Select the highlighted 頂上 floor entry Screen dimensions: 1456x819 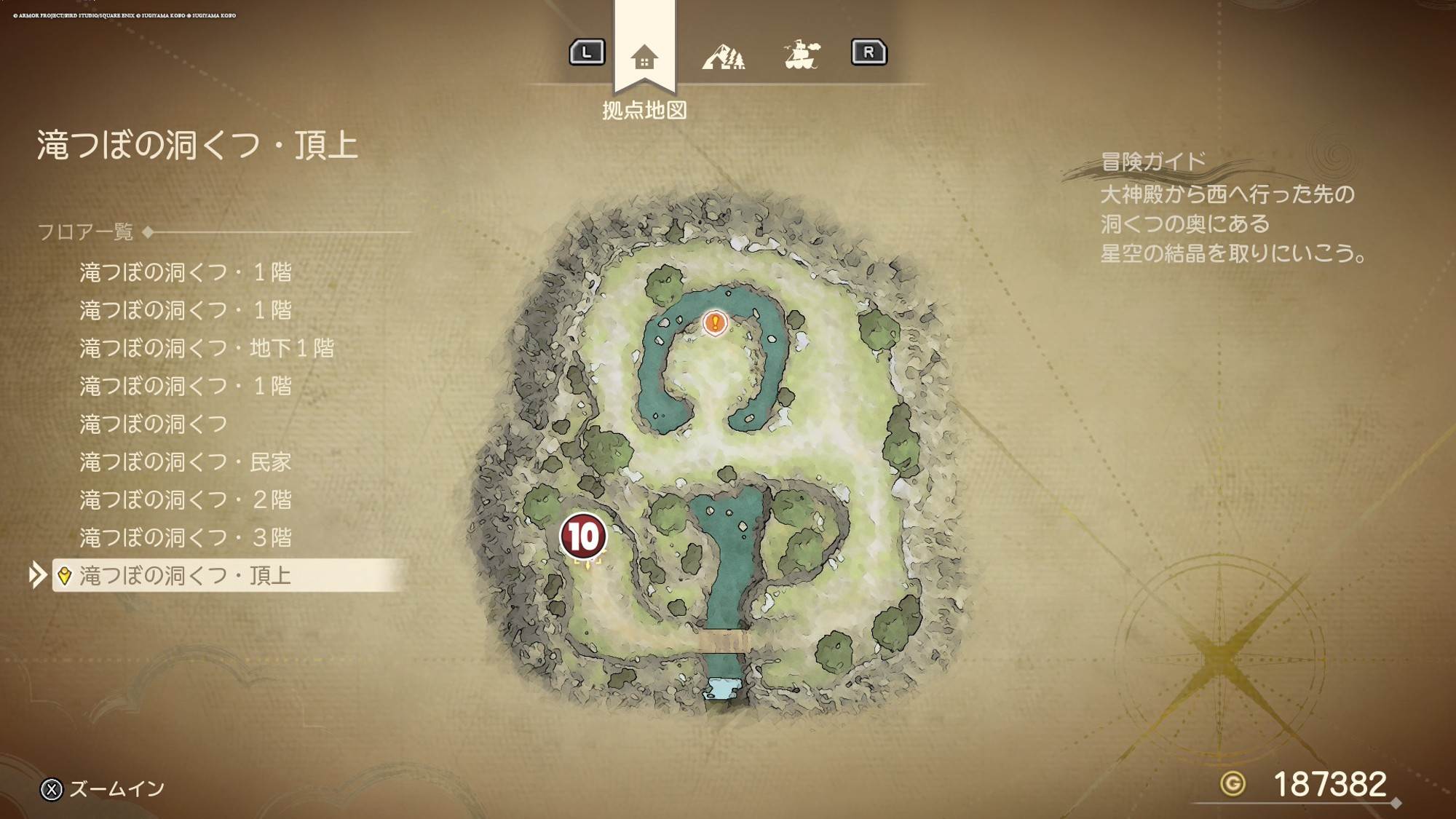185,575
